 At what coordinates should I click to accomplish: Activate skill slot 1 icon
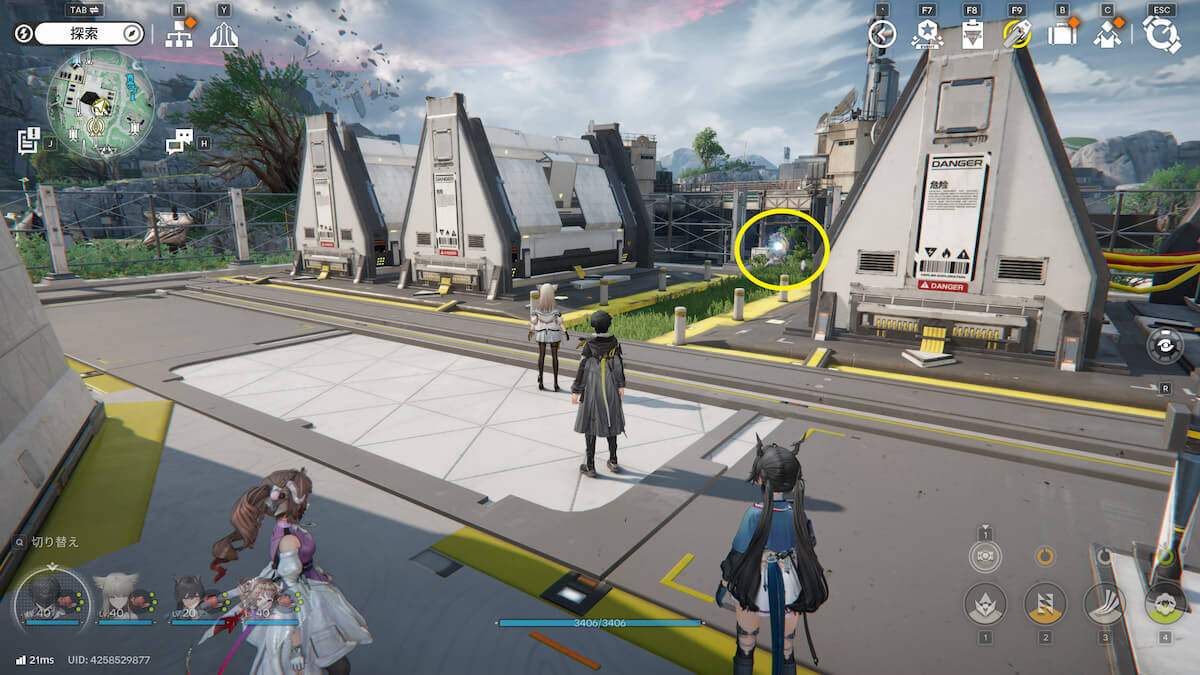985,603
